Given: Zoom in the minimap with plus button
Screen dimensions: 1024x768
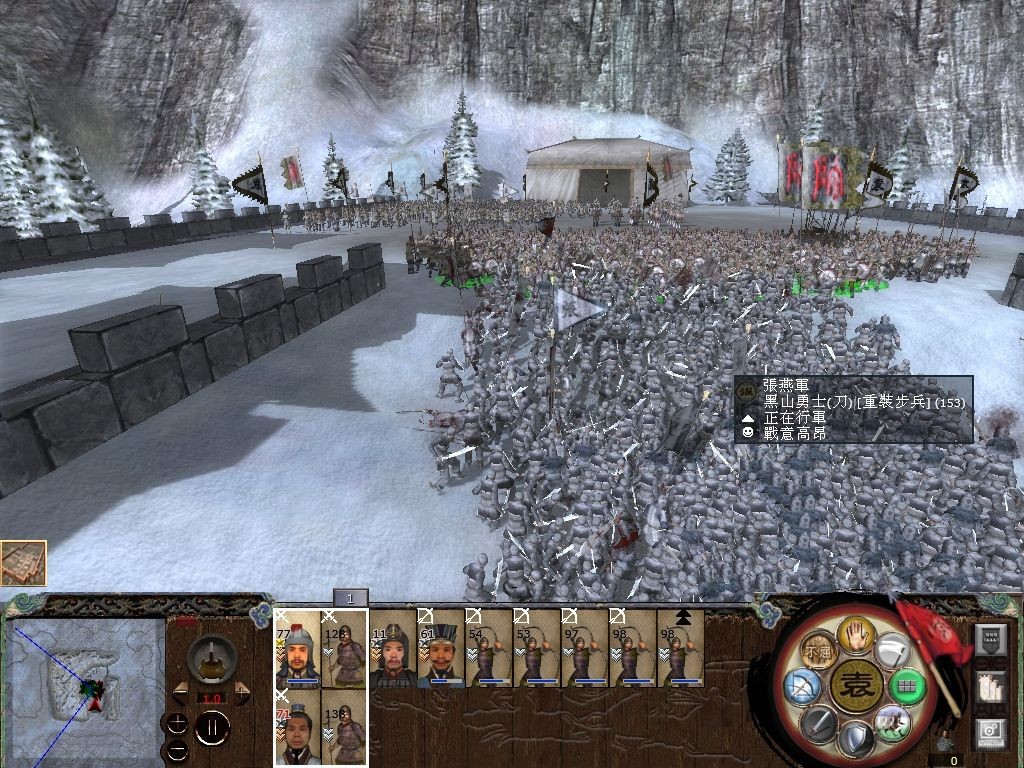Looking at the screenshot, I should (177, 723).
